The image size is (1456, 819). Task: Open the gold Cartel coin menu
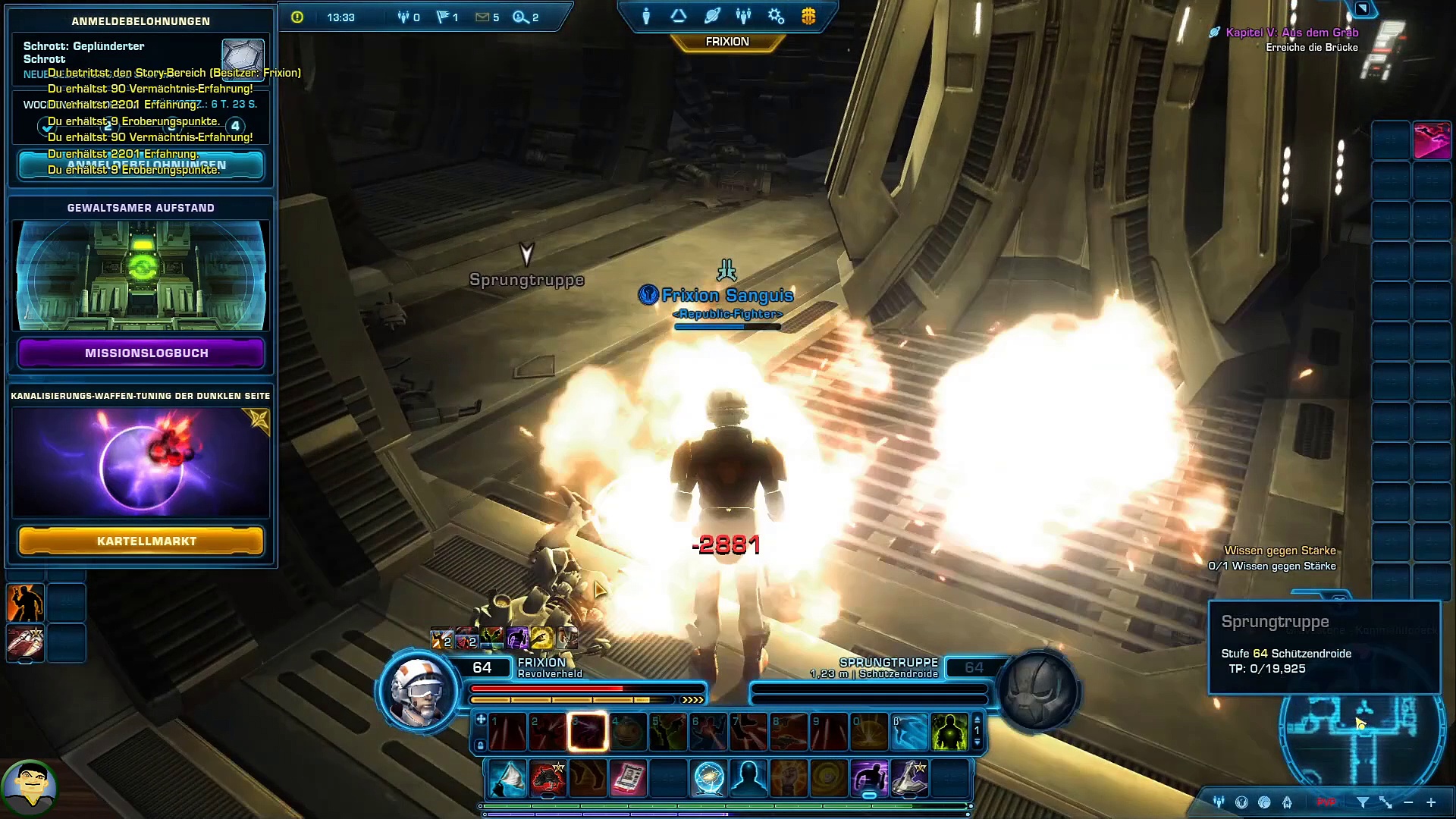tap(808, 17)
